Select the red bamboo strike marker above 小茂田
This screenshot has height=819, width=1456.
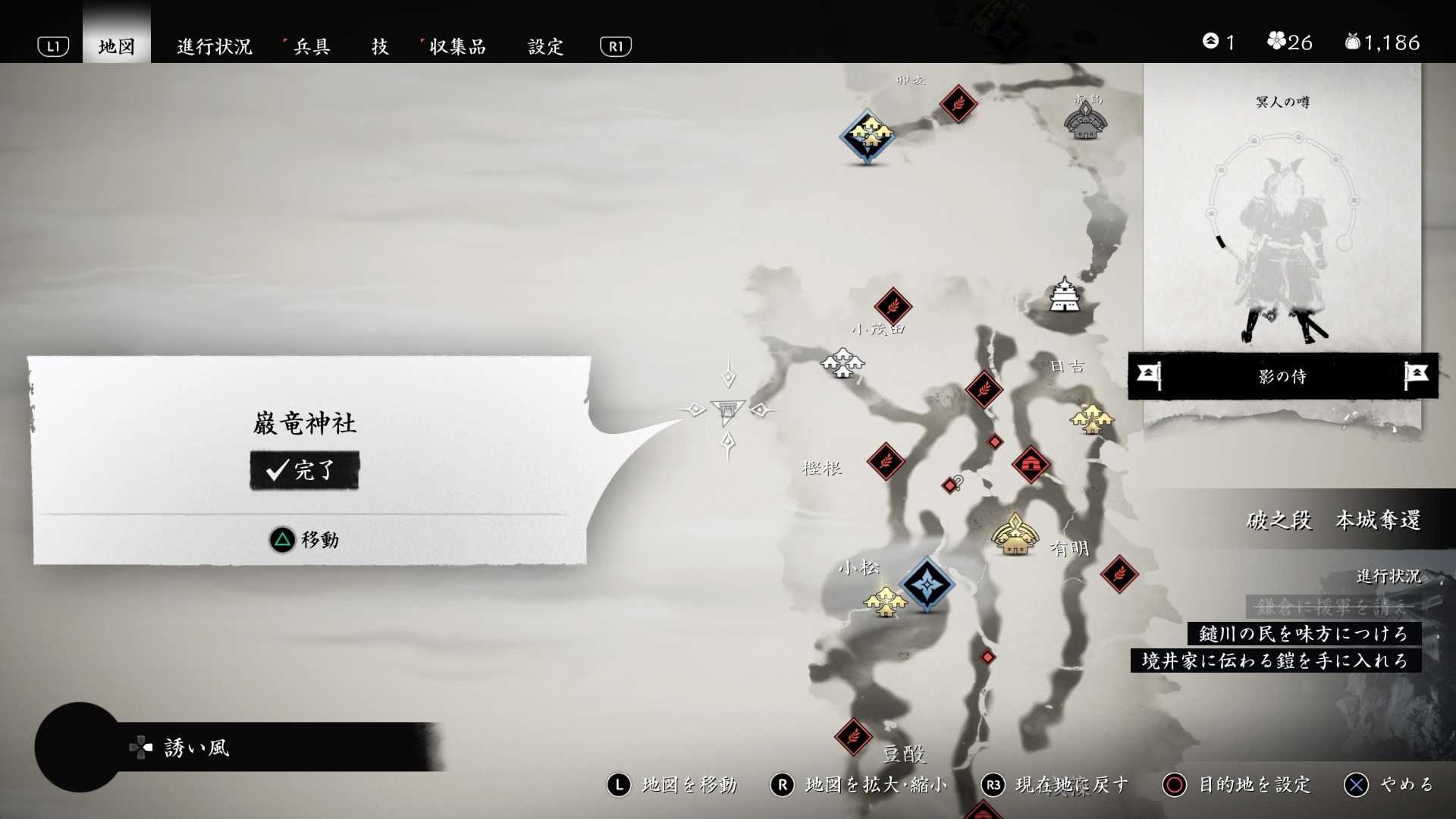click(x=895, y=306)
